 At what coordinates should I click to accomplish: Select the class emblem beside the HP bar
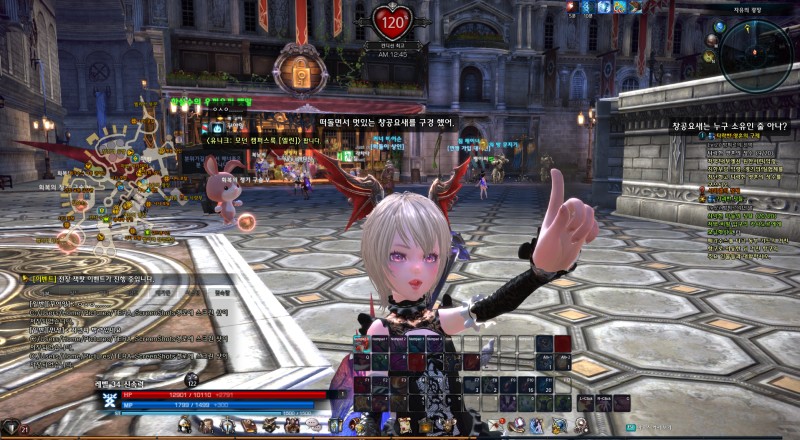[x=108, y=400]
